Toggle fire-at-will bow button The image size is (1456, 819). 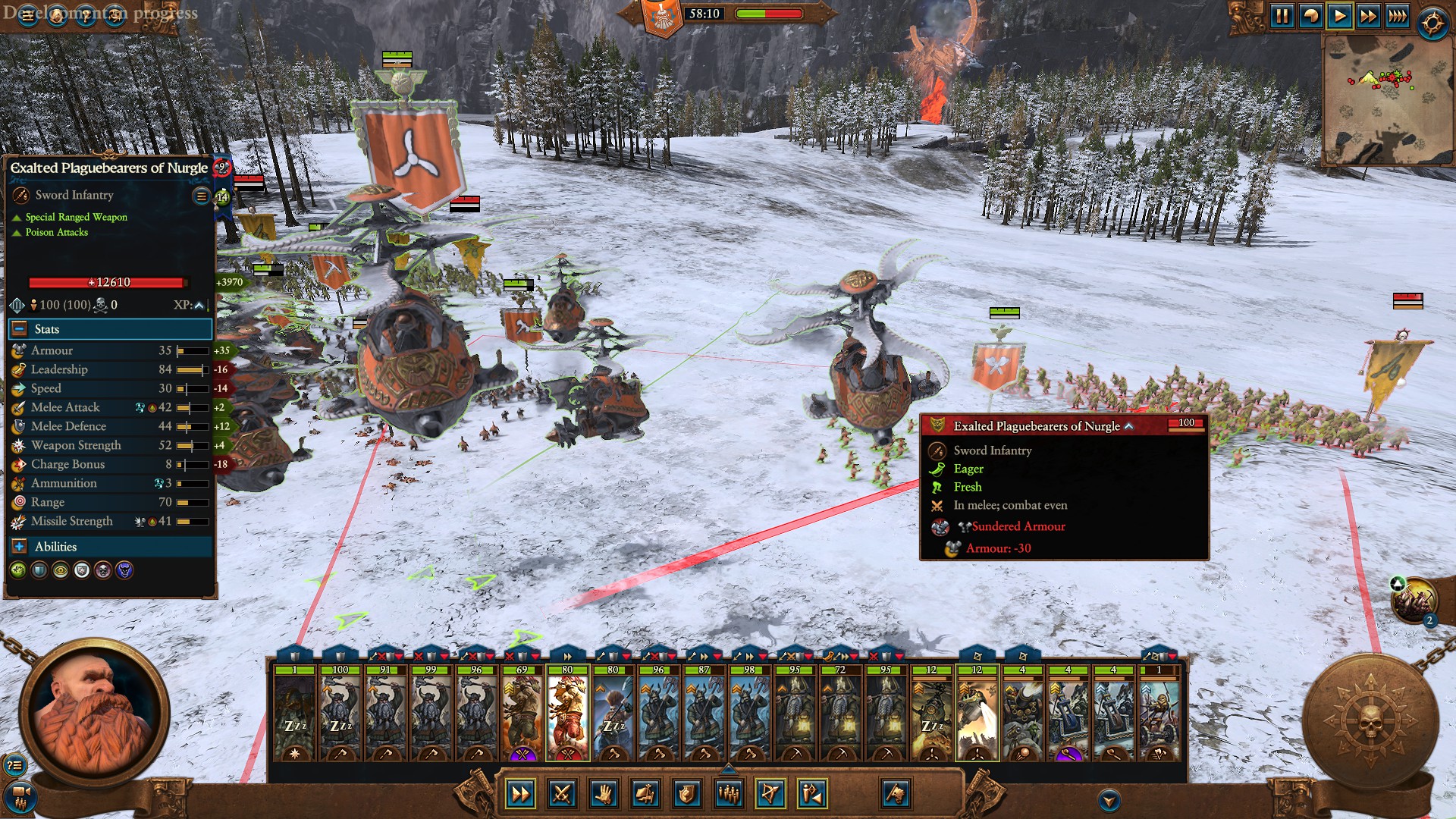(x=770, y=794)
